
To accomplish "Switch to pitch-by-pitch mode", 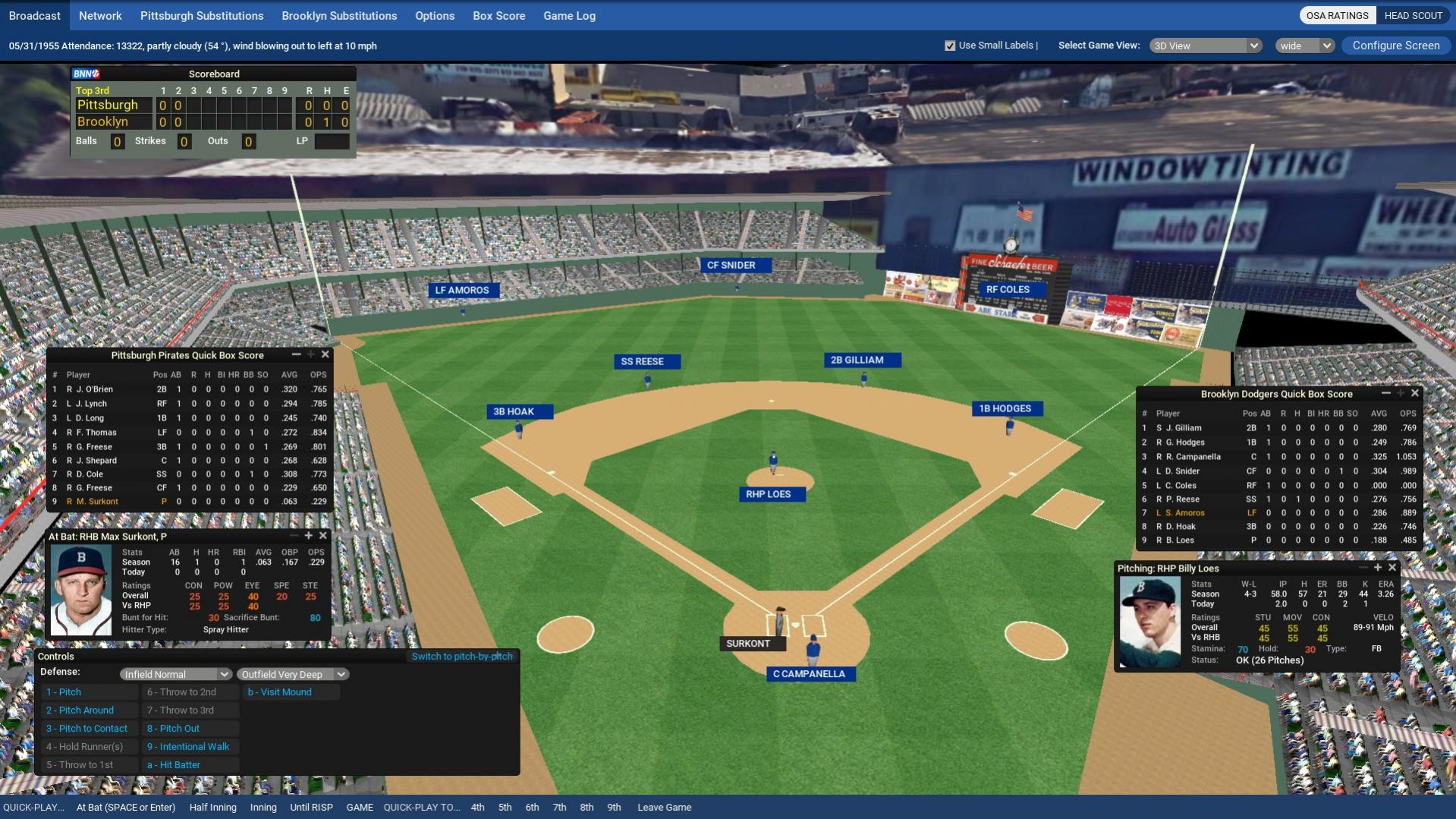I will [x=462, y=657].
